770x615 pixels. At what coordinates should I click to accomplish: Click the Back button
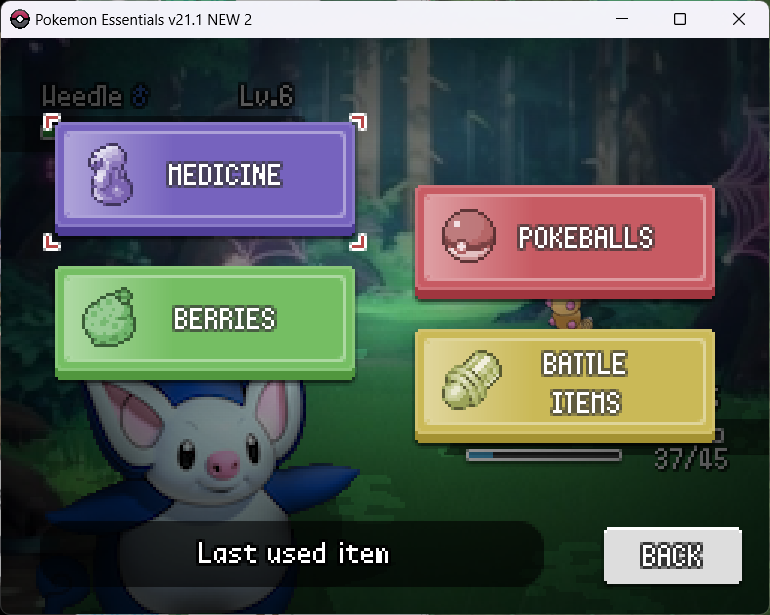click(x=672, y=555)
